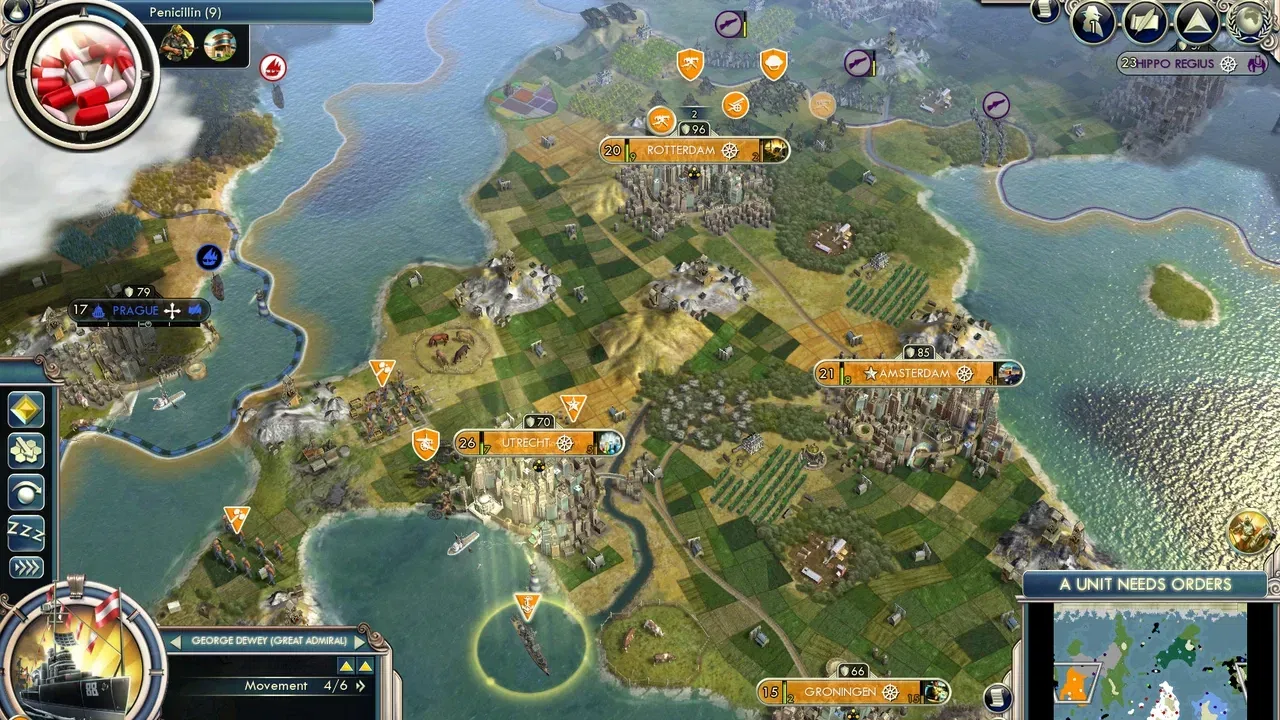
Task: Select the Utrecht city banner
Action: [538, 443]
